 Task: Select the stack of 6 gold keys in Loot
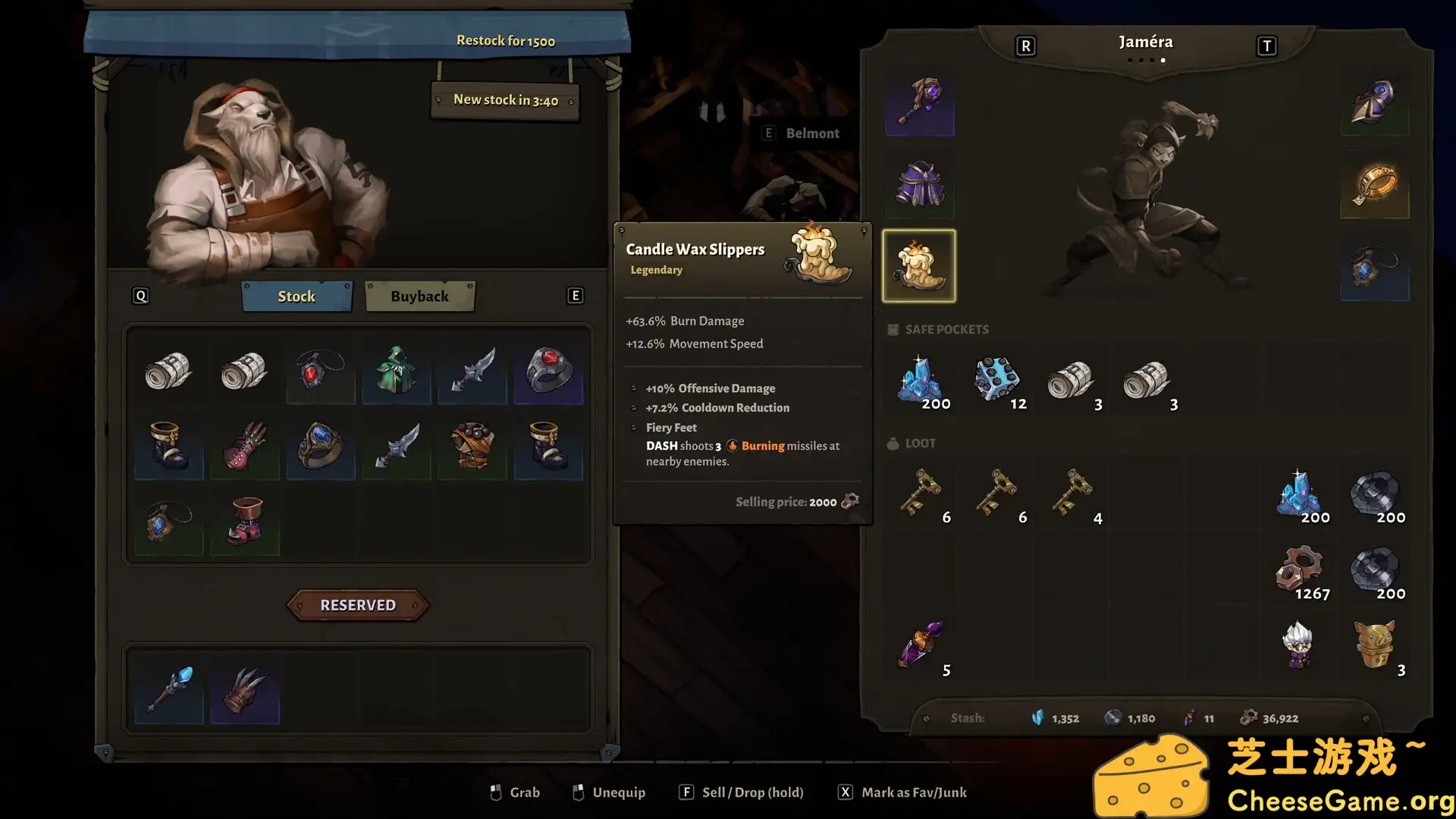[921, 493]
